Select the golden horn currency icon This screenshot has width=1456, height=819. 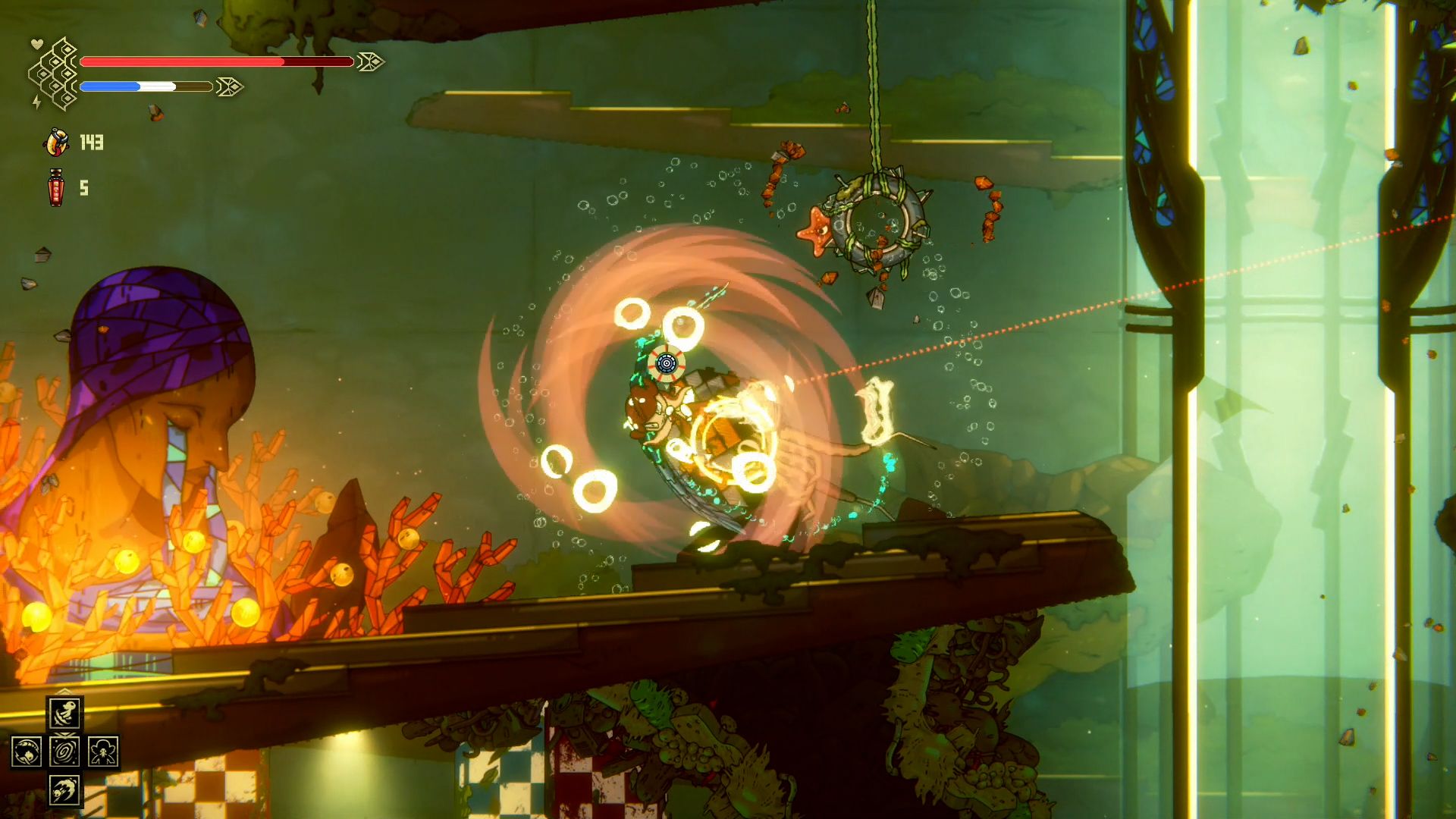57,142
